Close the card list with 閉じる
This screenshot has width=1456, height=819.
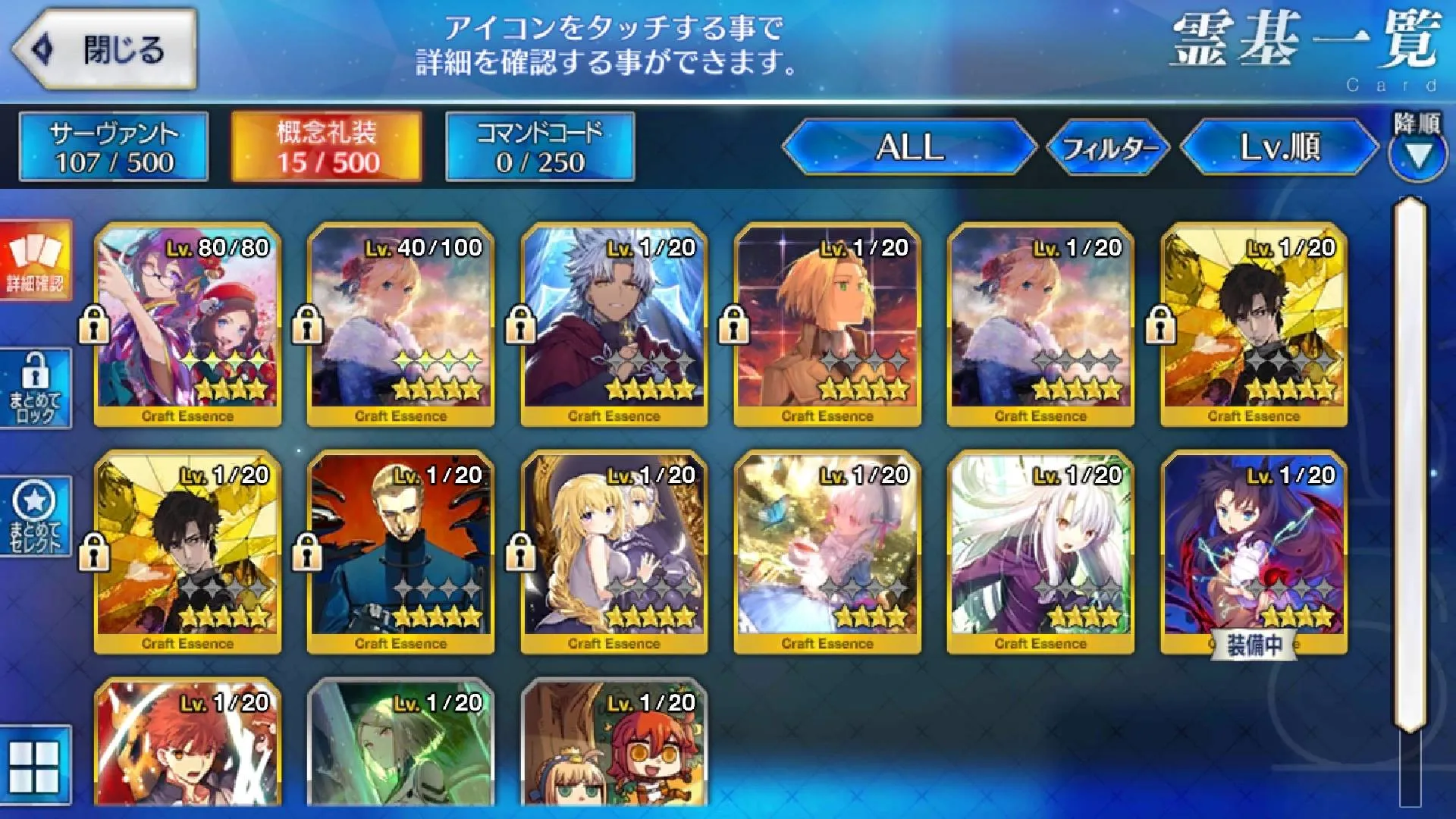click(105, 50)
